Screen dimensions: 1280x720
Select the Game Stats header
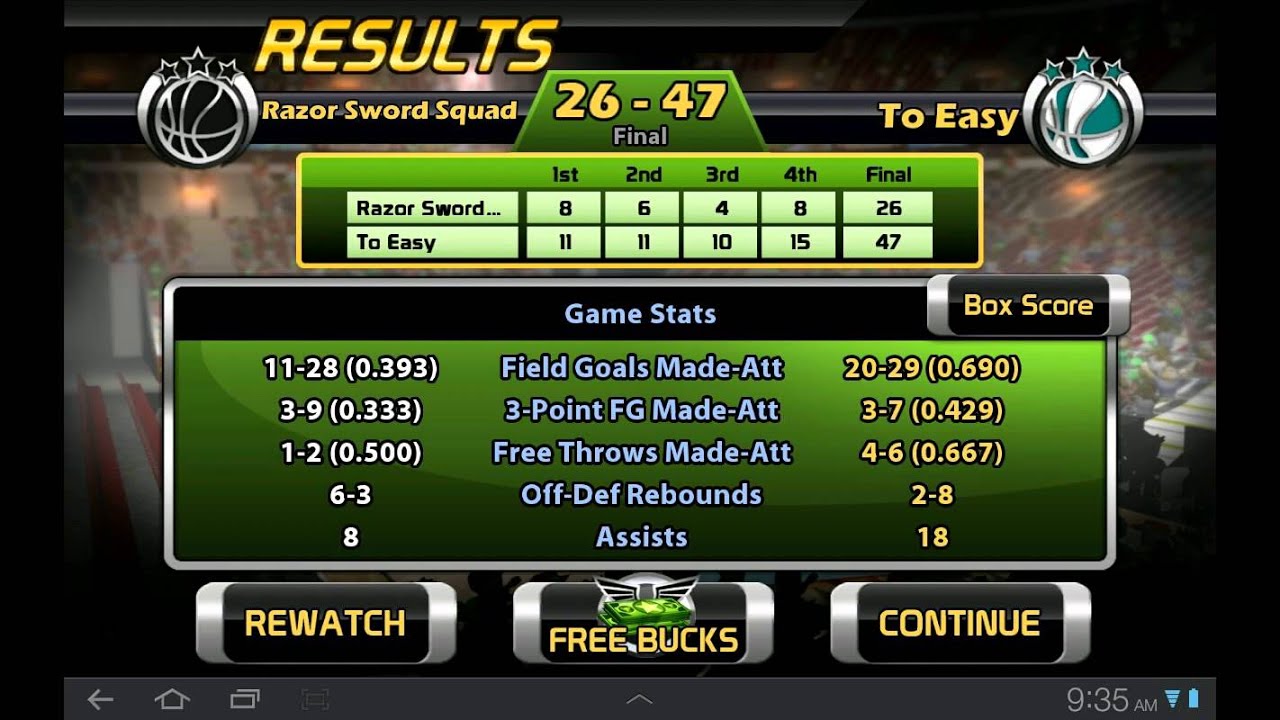639,313
